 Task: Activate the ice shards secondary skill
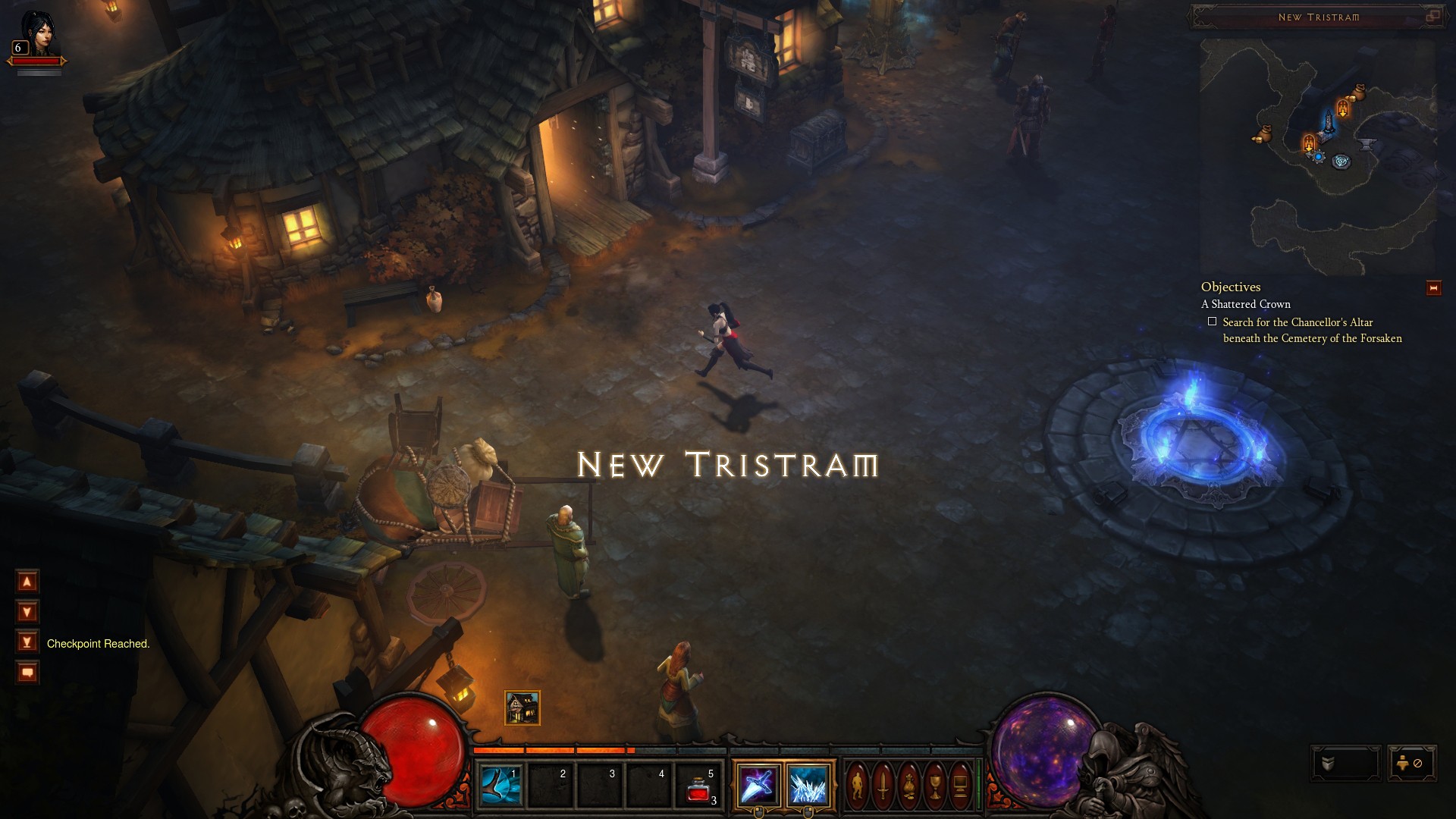(x=808, y=784)
